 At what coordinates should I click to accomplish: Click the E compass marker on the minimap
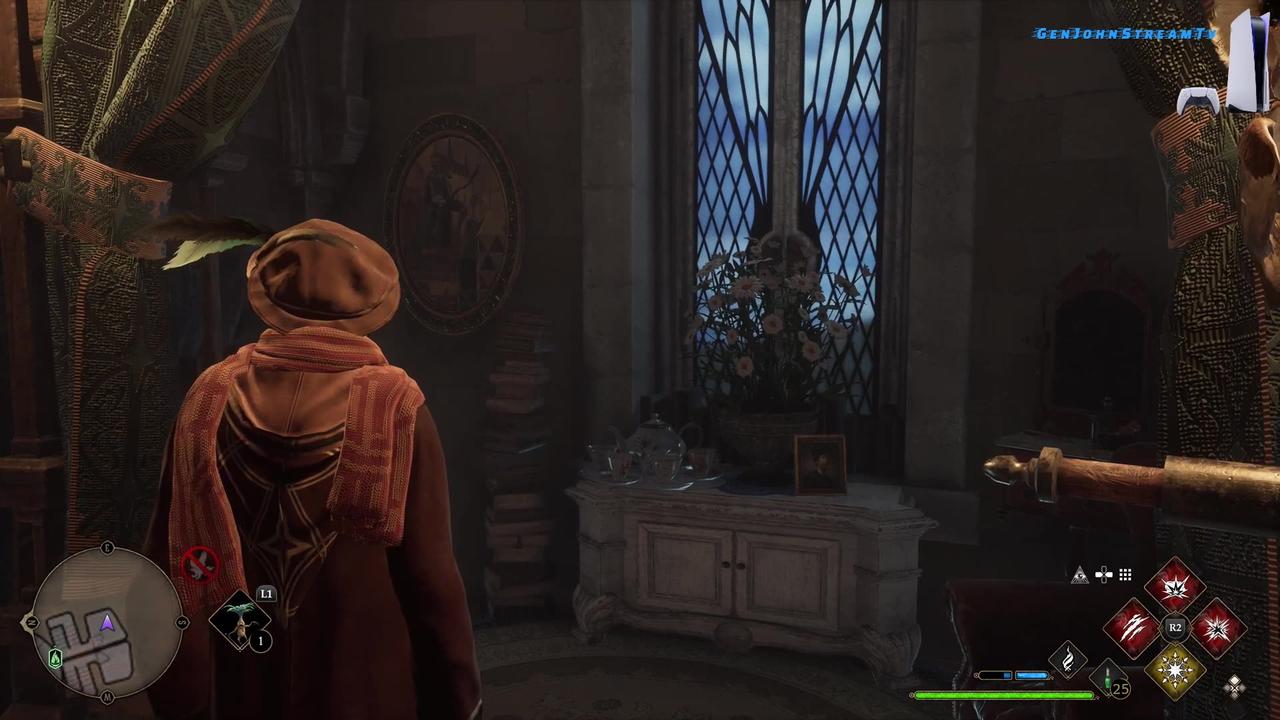click(107, 546)
